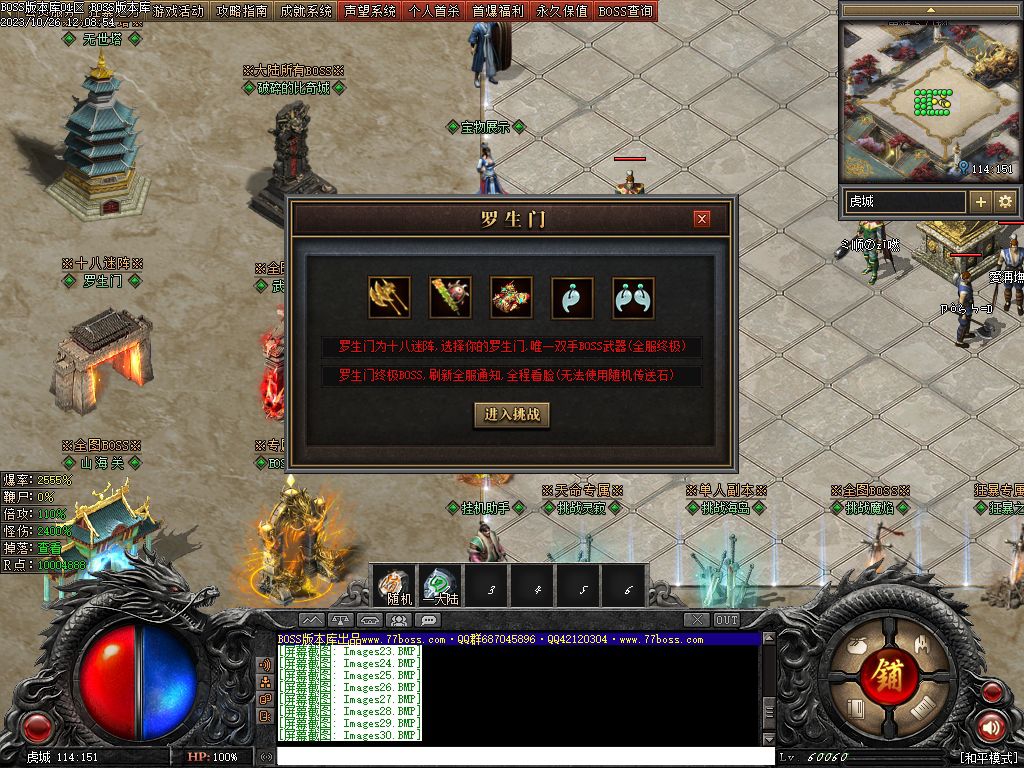Choose the red and gold armor reward icon
Viewport: 1024px width, 768px height.
click(x=511, y=297)
